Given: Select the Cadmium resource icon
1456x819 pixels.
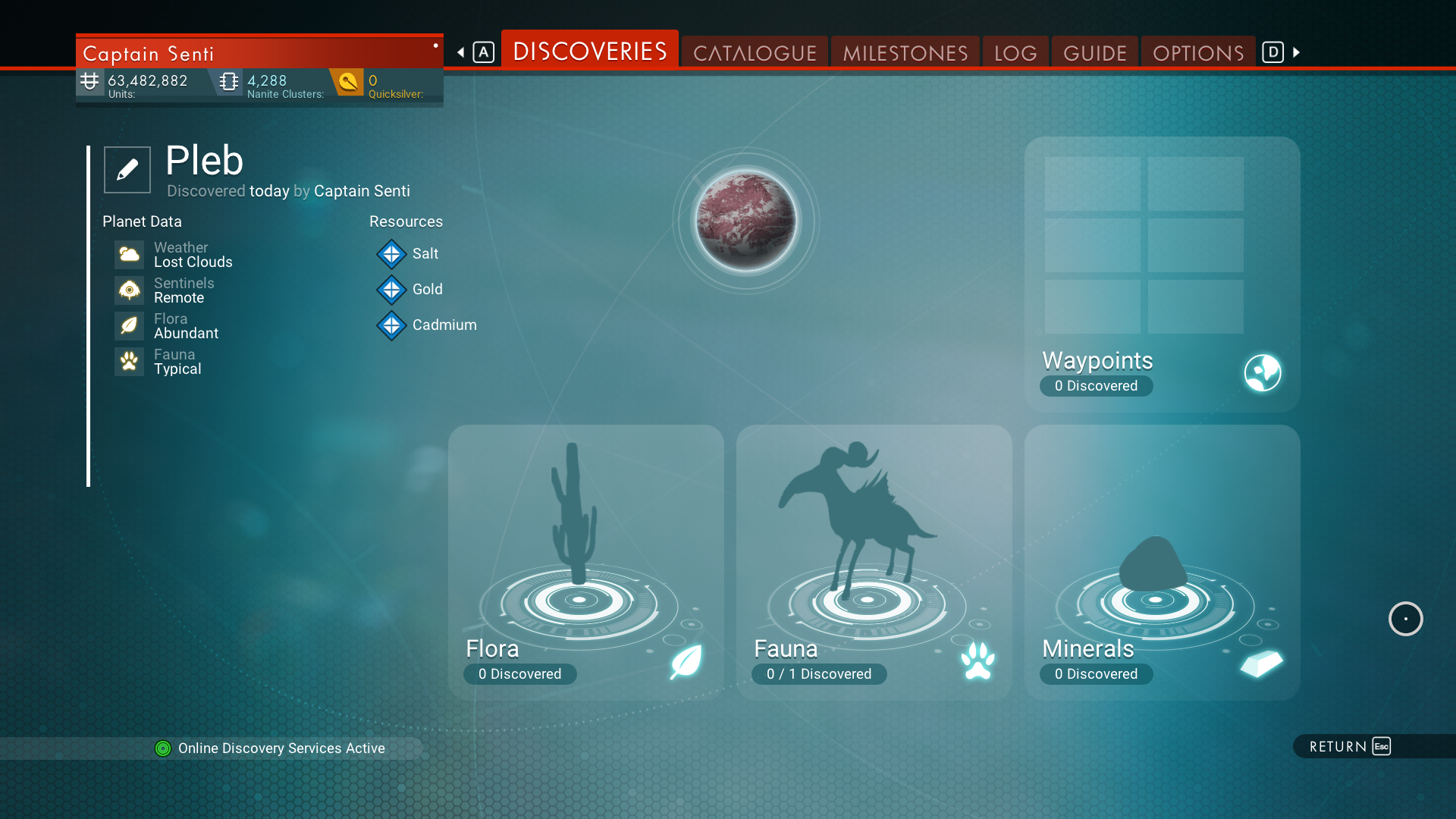Looking at the screenshot, I should tap(391, 325).
